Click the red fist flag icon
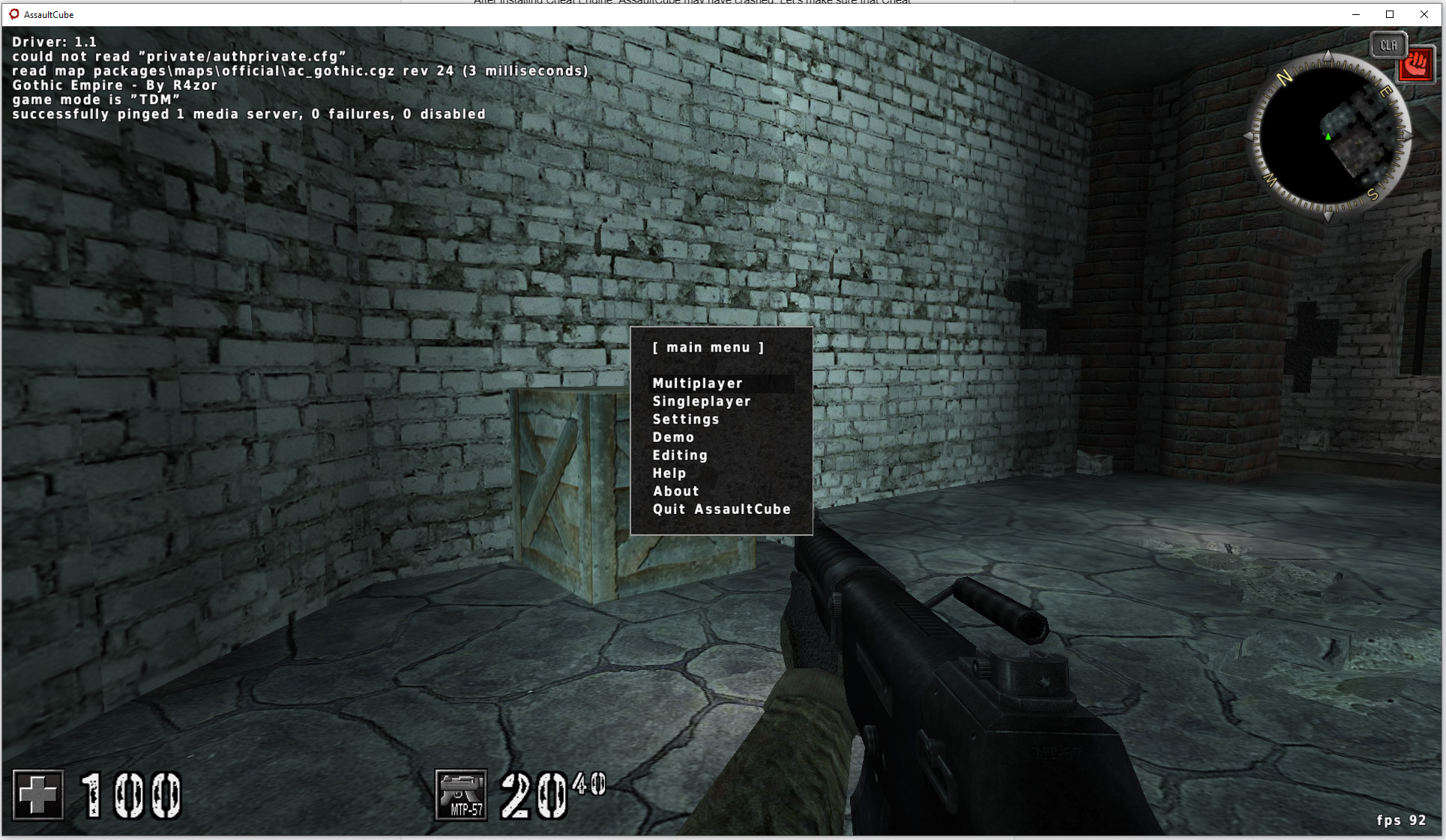The image size is (1446, 840). click(1415, 64)
